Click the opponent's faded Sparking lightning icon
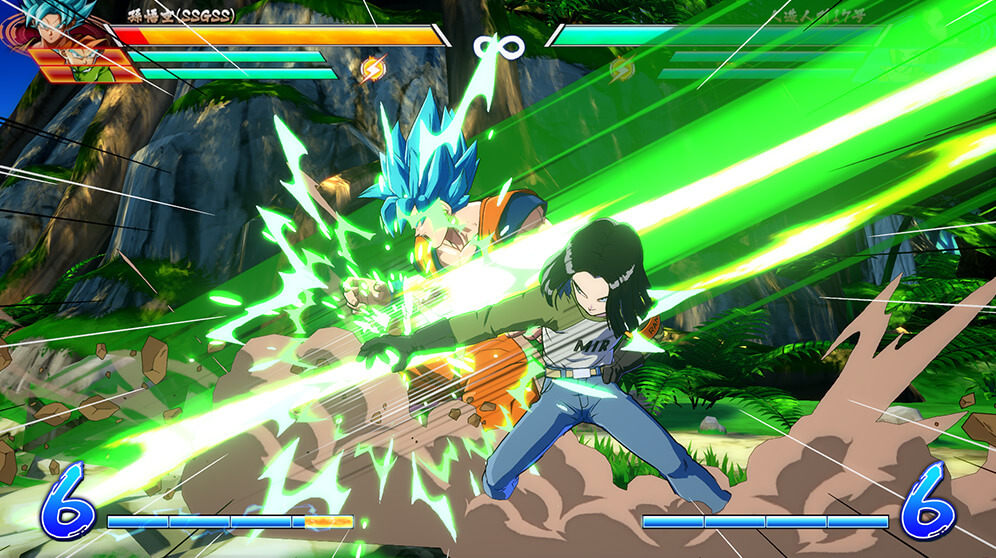 [622, 69]
